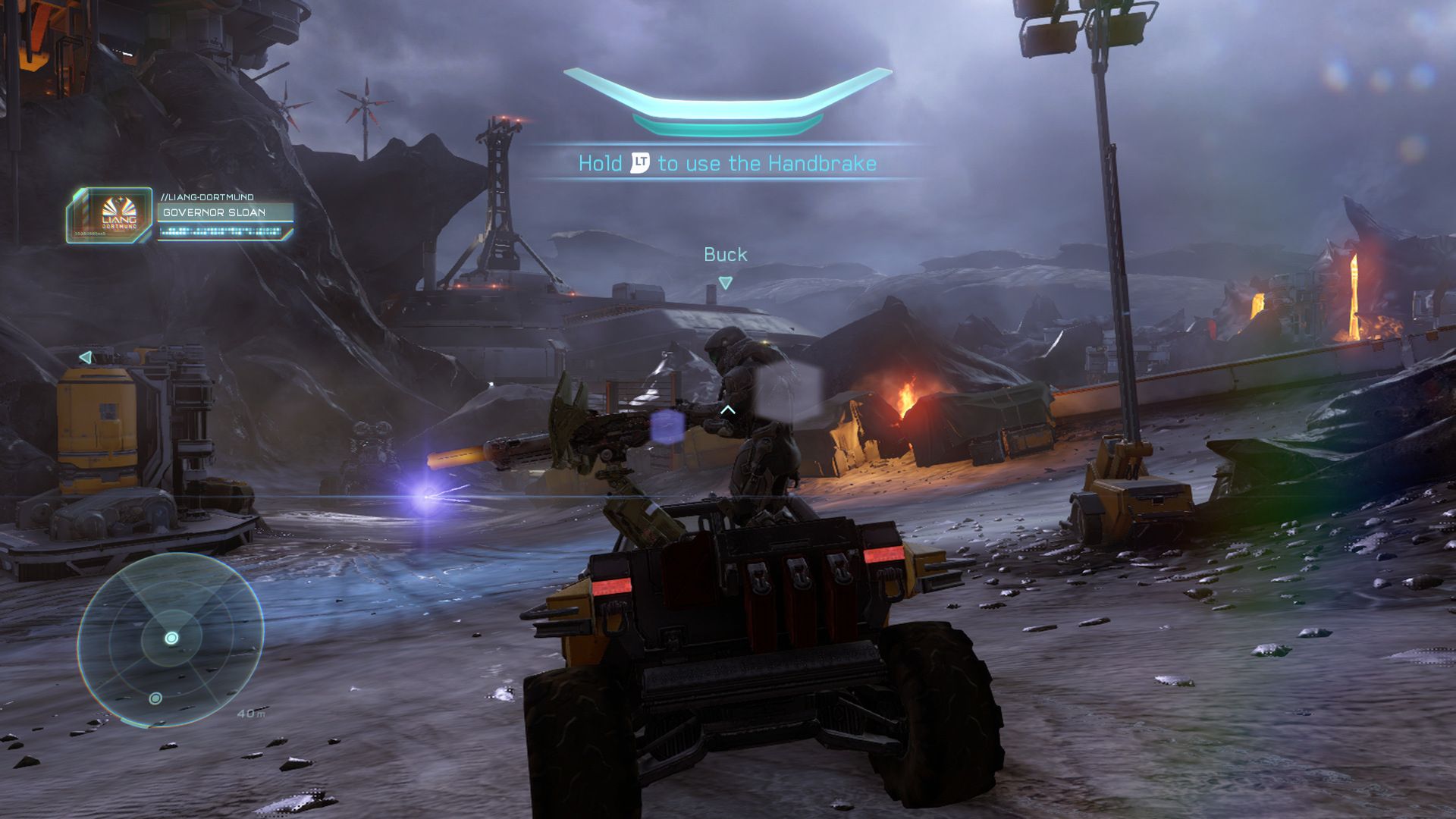The height and width of the screenshot is (819, 1456).
Task: Click the circular motion tracker radar
Action: tap(171, 639)
